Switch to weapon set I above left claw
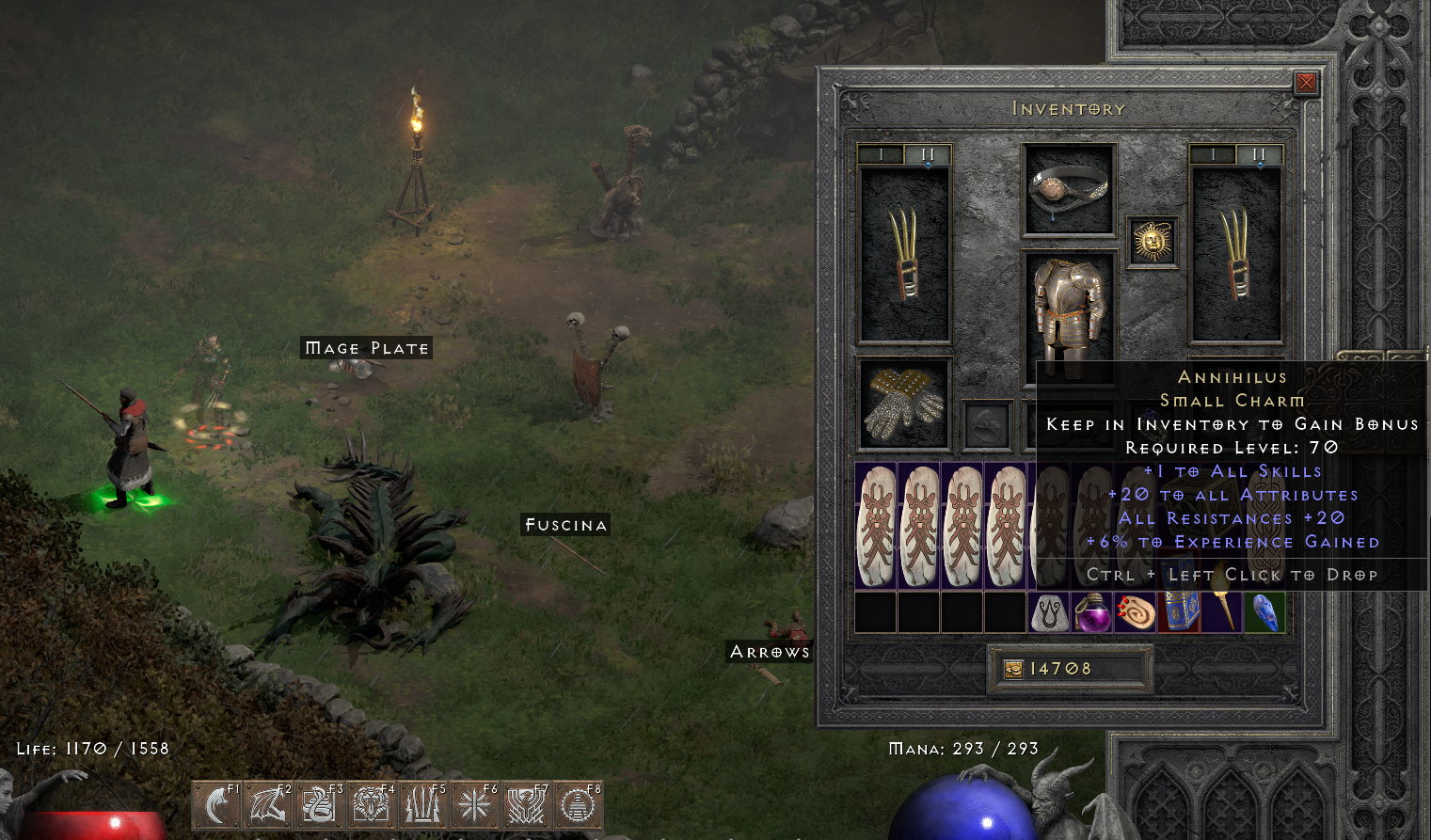Image resolution: width=1431 pixels, height=840 pixels. [x=881, y=154]
